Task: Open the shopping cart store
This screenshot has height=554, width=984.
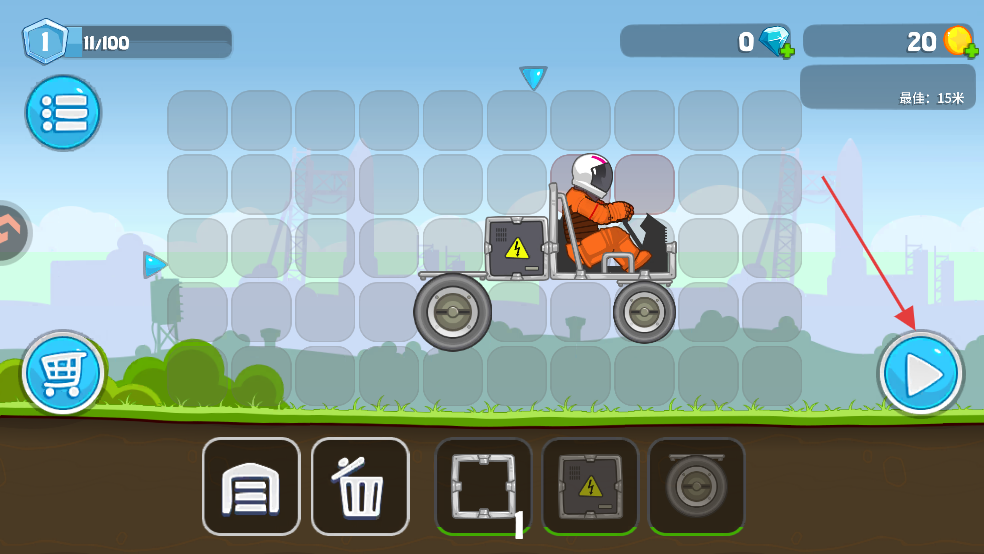Action: pos(63,373)
